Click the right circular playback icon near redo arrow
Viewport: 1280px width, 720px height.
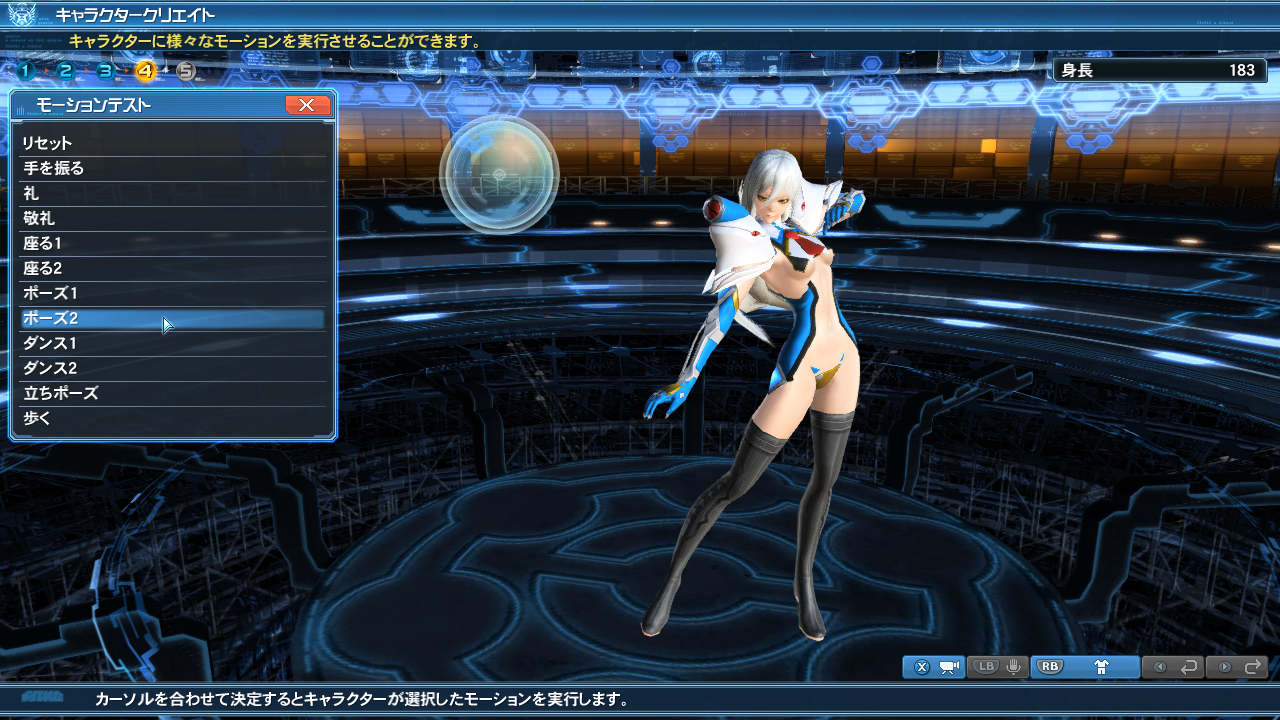(x=1224, y=667)
